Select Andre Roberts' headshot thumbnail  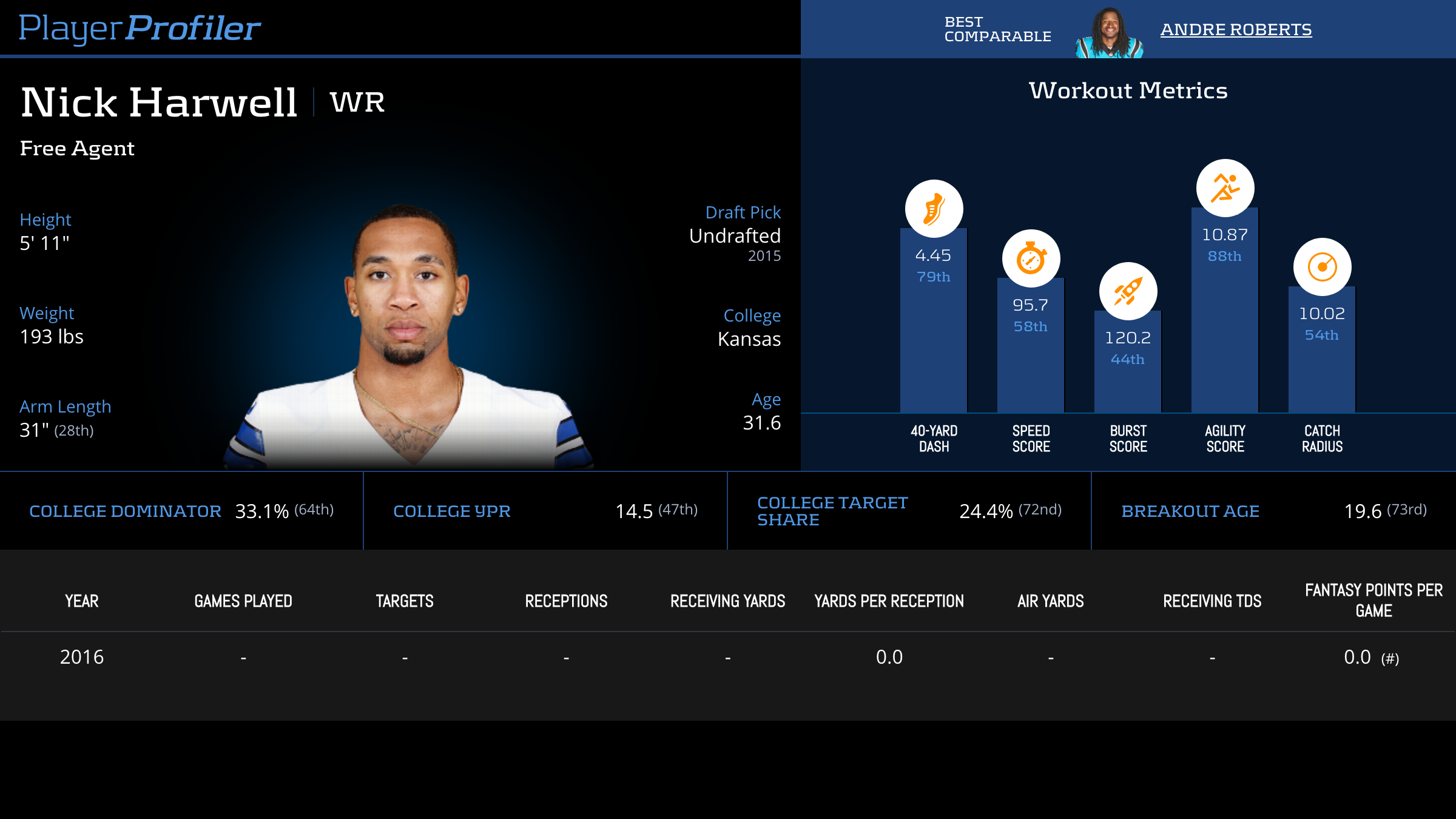[1109, 33]
